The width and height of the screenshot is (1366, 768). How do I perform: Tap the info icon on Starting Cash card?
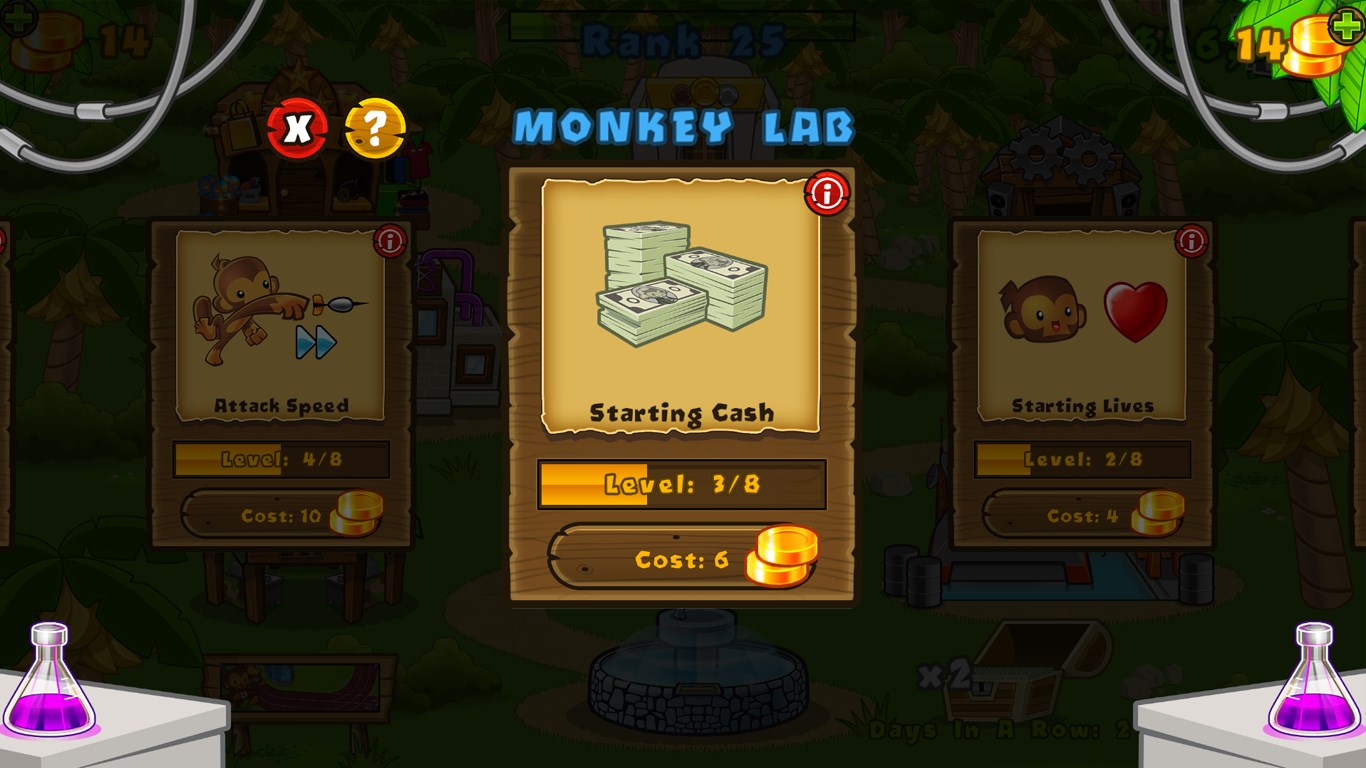(826, 194)
